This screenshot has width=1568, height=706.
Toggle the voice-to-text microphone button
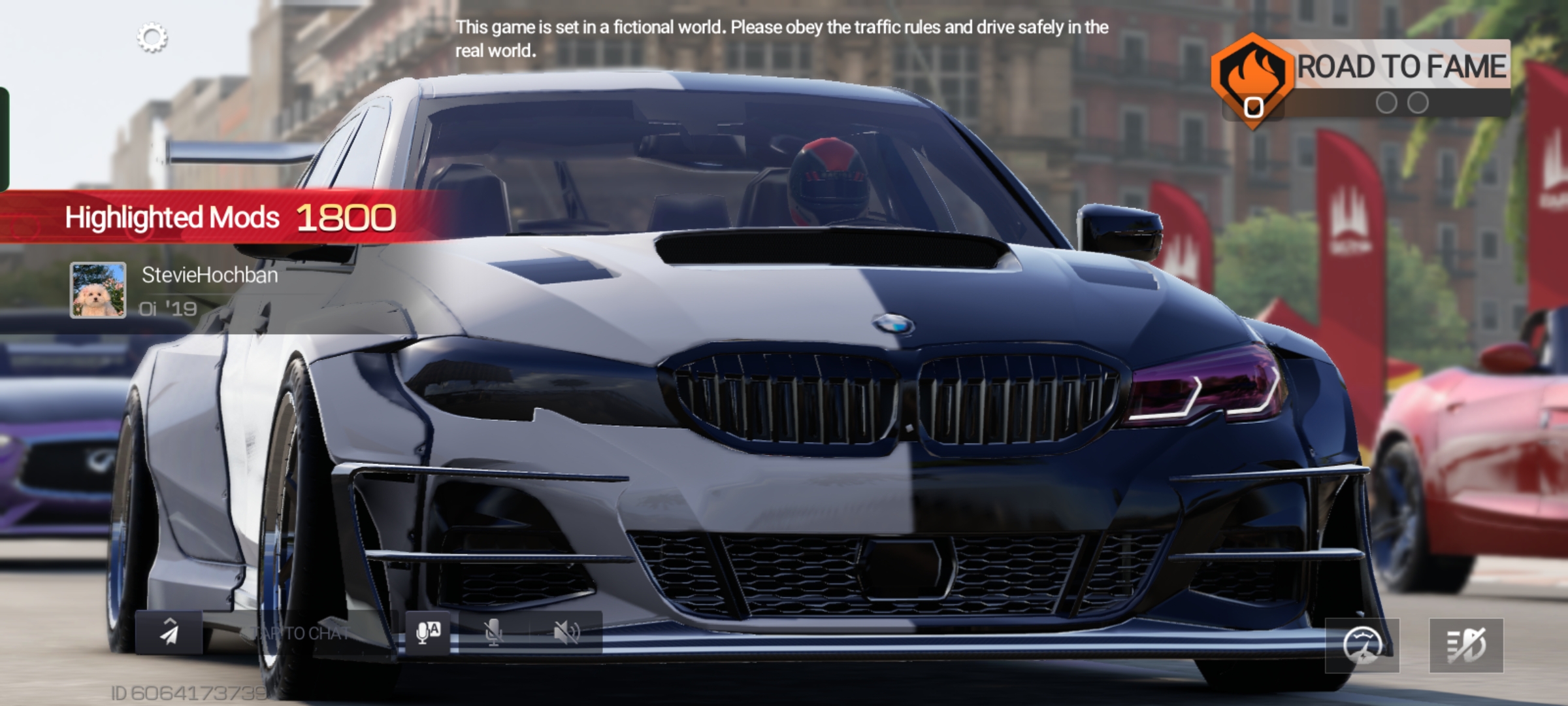click(428, 633)
